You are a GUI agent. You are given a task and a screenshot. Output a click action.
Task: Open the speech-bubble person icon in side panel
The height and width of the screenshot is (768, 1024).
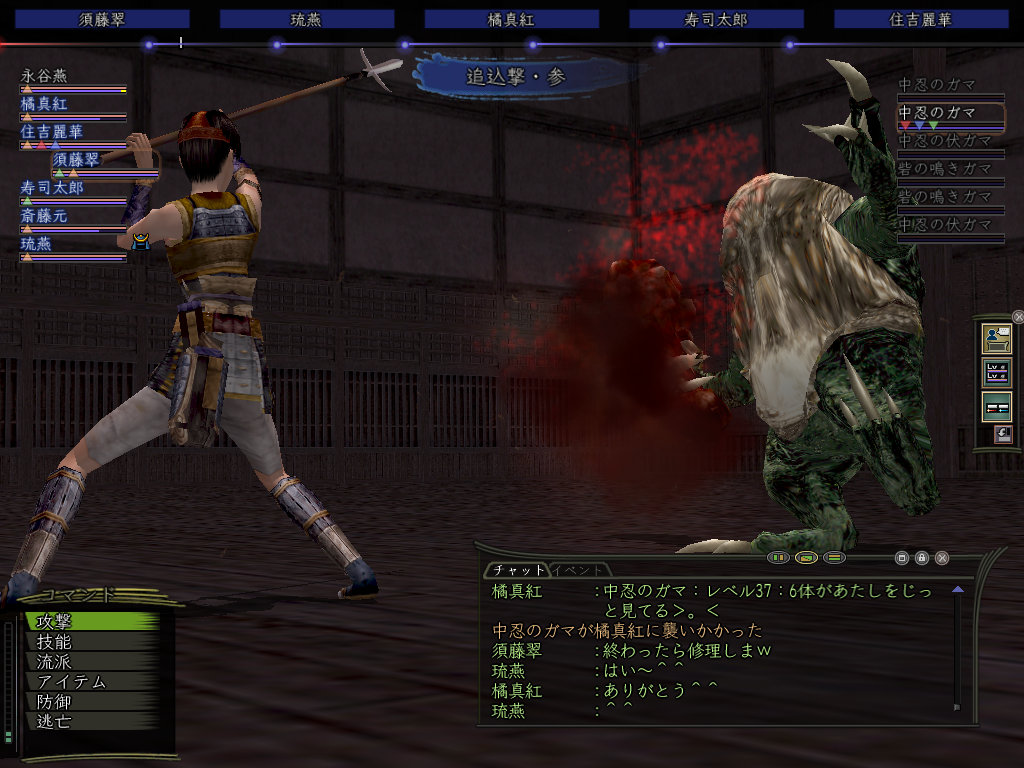997,338
